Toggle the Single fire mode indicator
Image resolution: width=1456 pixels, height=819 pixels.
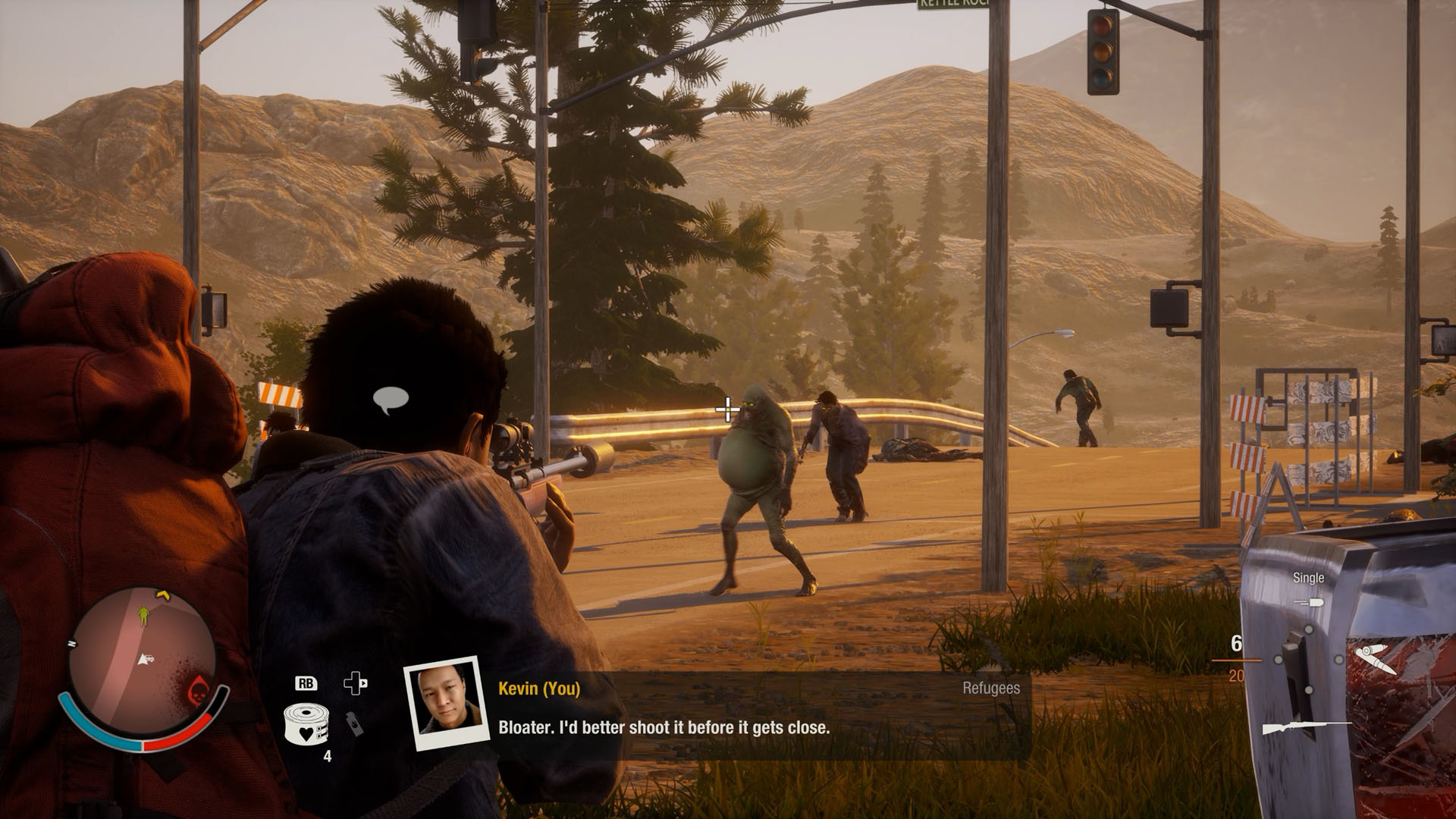click(x=1309, y=578)
